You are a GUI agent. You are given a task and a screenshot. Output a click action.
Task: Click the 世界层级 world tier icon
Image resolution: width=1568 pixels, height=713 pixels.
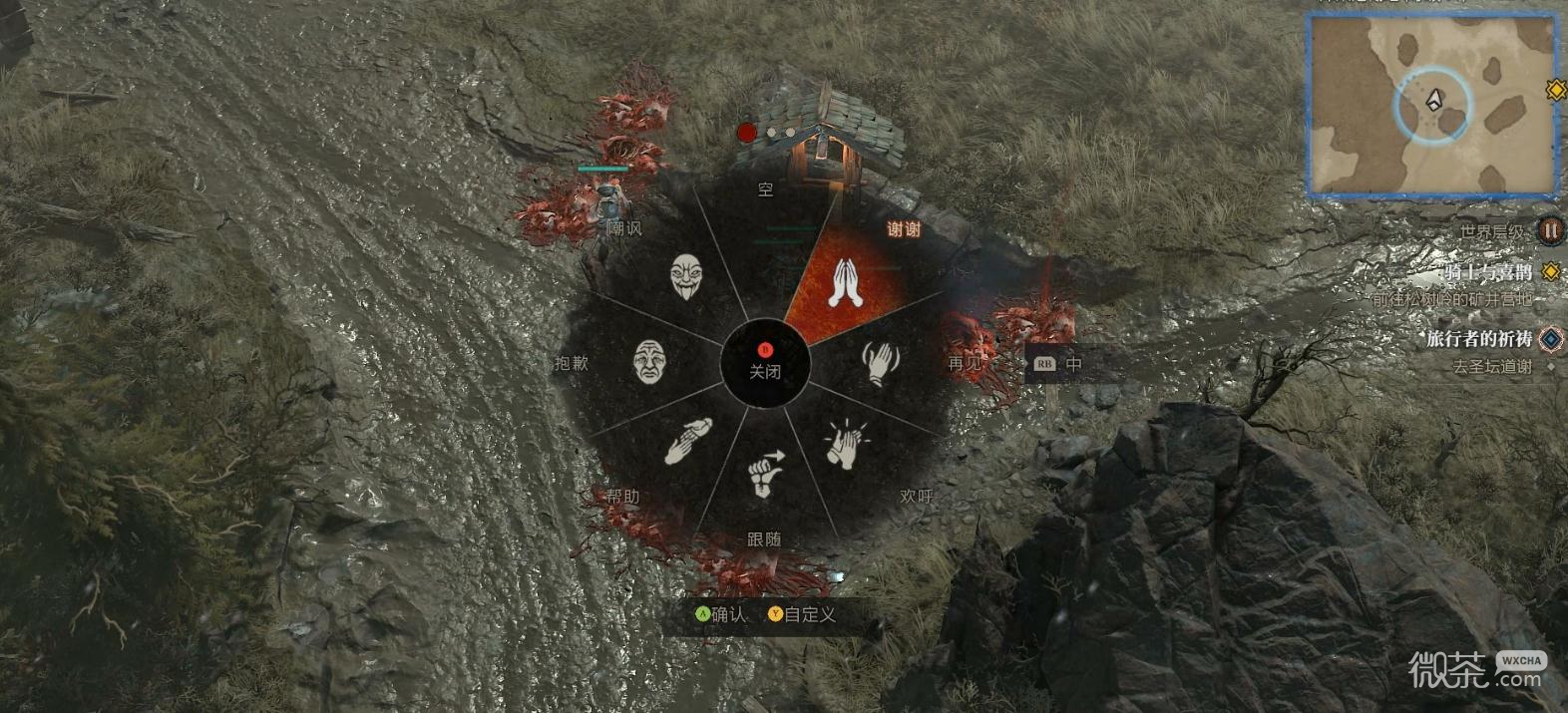1550,230
